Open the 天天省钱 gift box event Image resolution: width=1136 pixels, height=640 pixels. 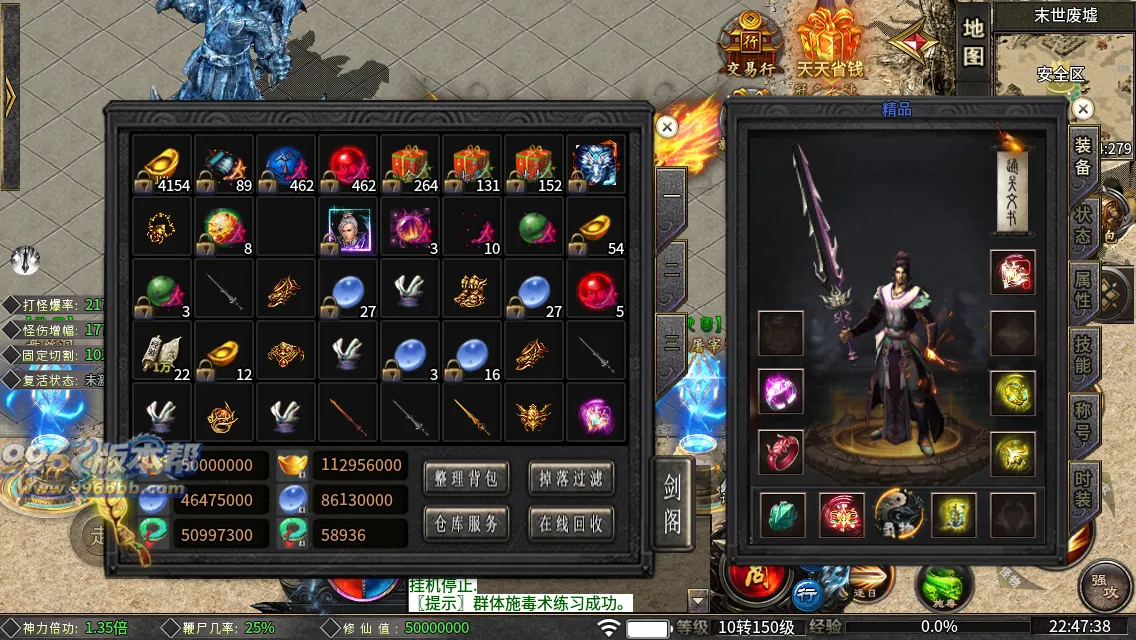(x=829, y=46)
